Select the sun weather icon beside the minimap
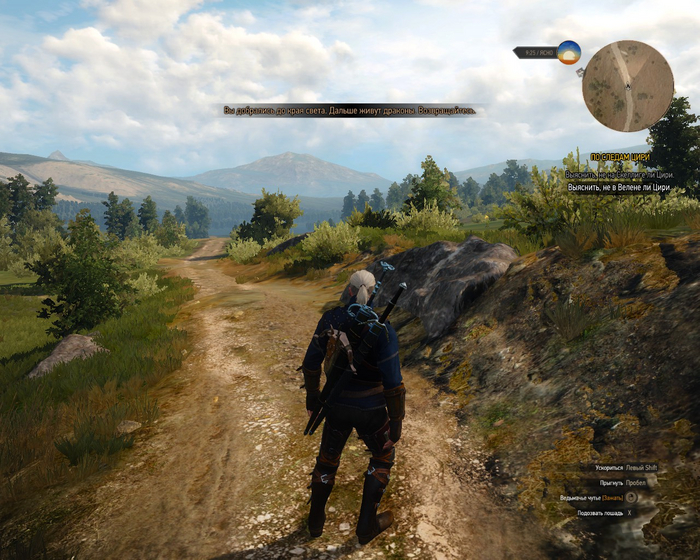Image resolution: width=700 pixels, height=560 pixels. pos(569,53)
